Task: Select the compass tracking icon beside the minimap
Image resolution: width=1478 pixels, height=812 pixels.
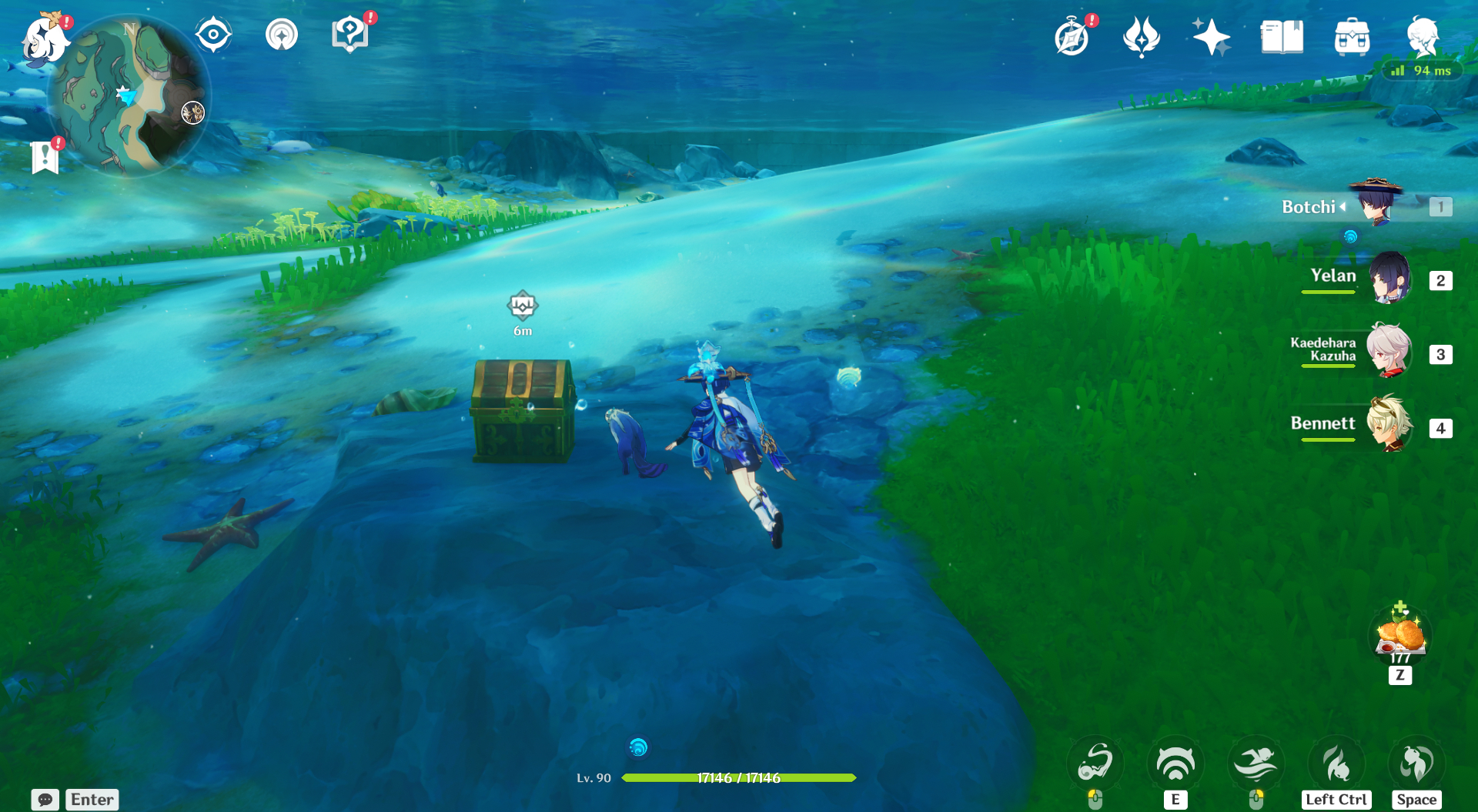Action: (x=213, y=32)
